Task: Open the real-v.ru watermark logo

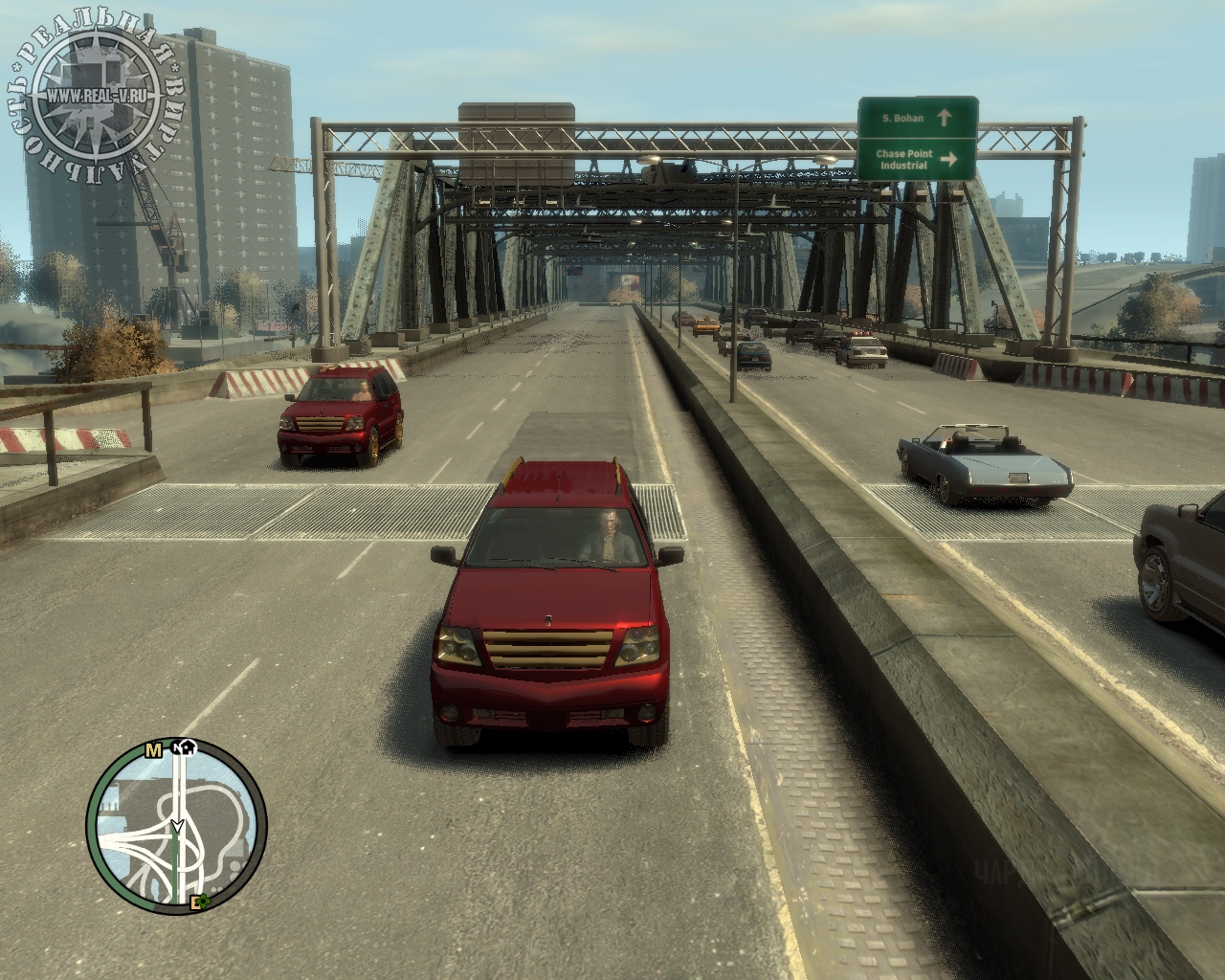Action: [x=98, y=94]
